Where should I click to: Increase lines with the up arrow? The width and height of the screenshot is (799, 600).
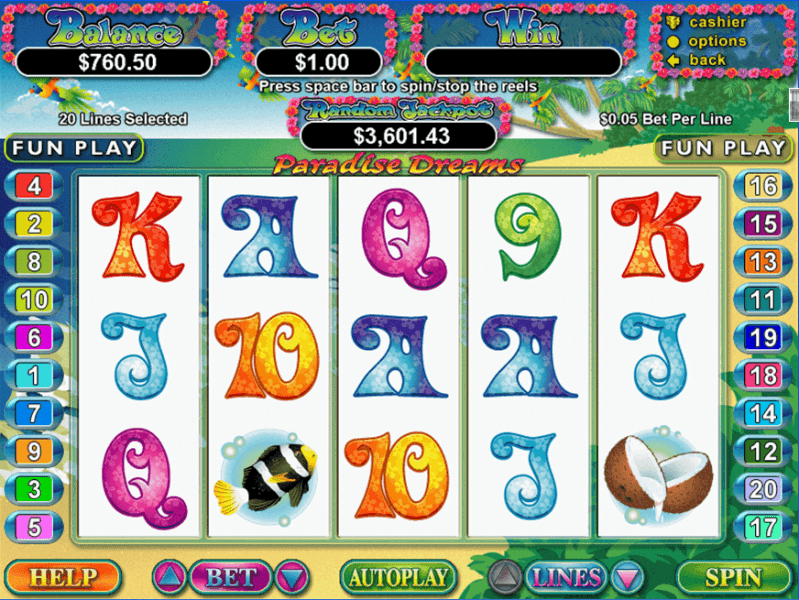(505, 577)
